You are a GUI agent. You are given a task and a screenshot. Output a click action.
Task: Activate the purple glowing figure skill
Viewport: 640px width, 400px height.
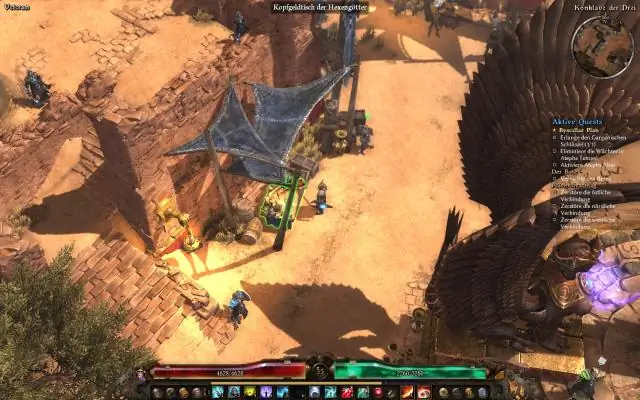coord(266,392)
